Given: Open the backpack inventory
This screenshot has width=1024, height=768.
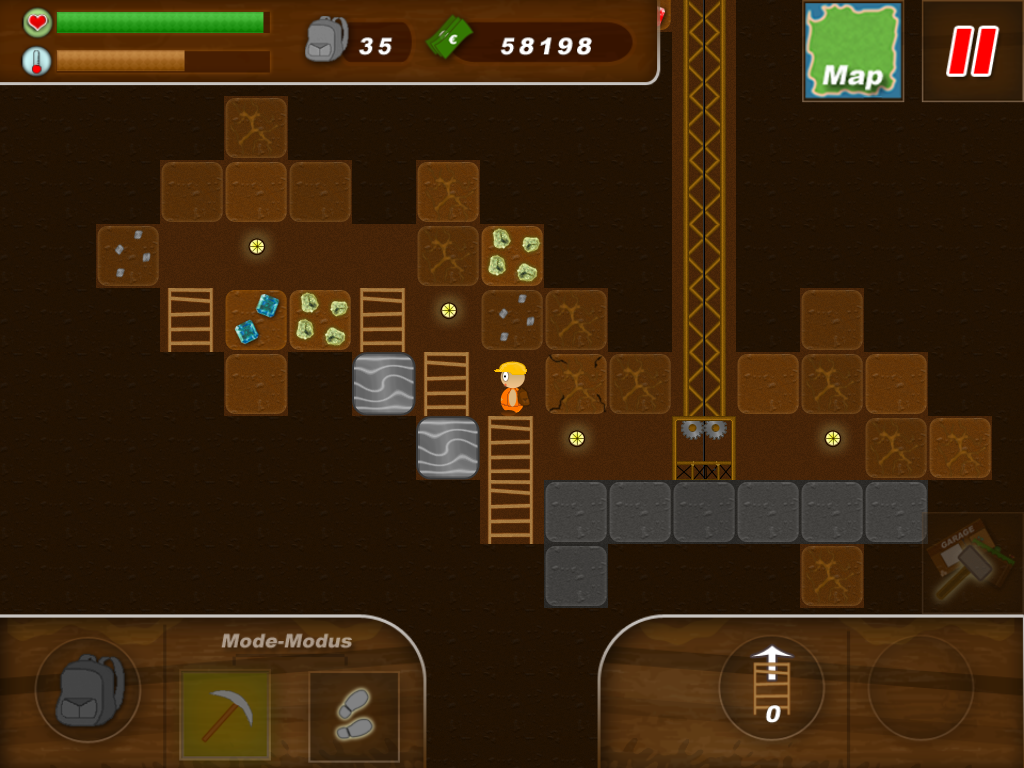Looking at the screenshot, I should 88,690.
